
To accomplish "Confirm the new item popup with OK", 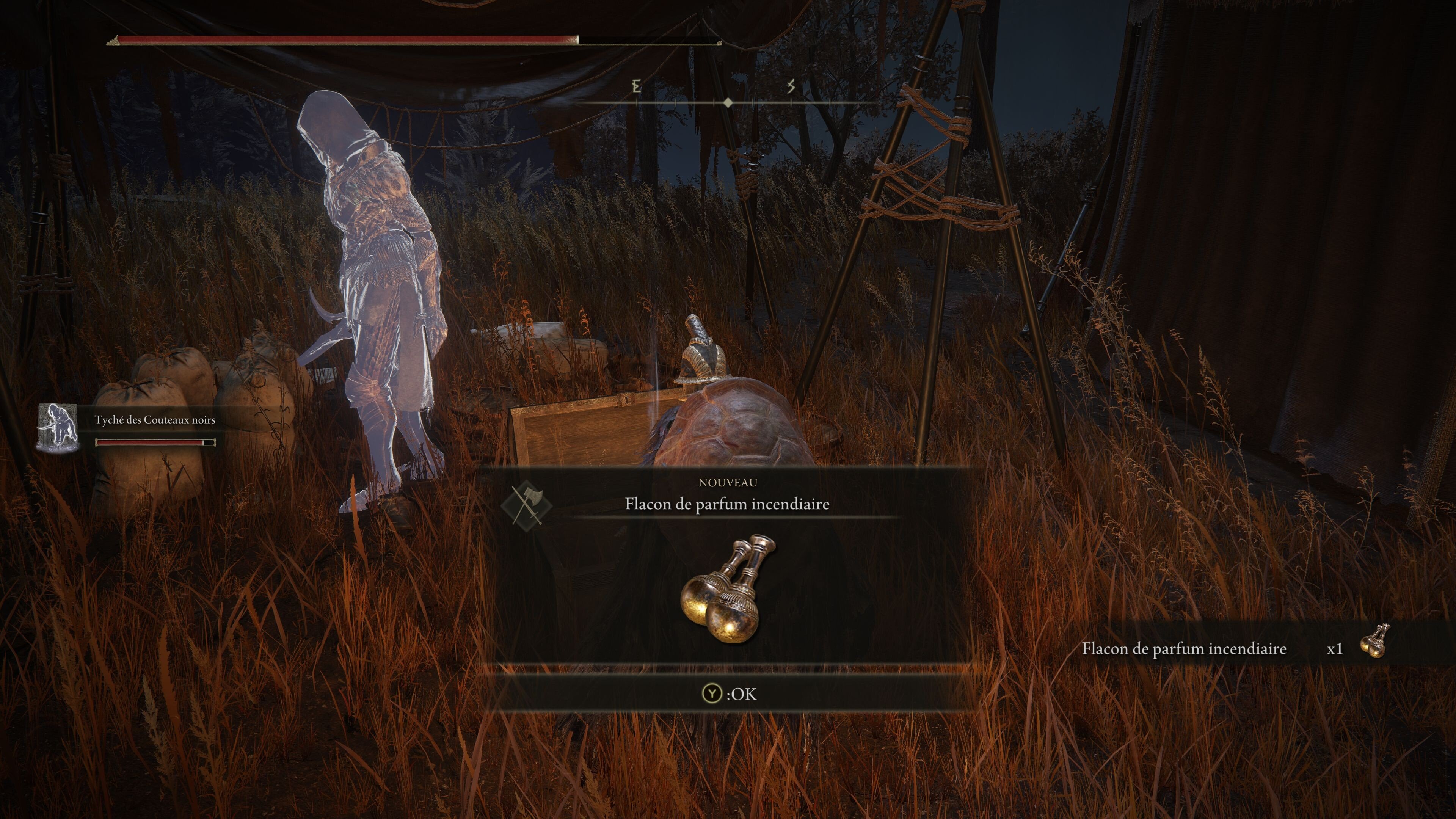I will [728, 693].
